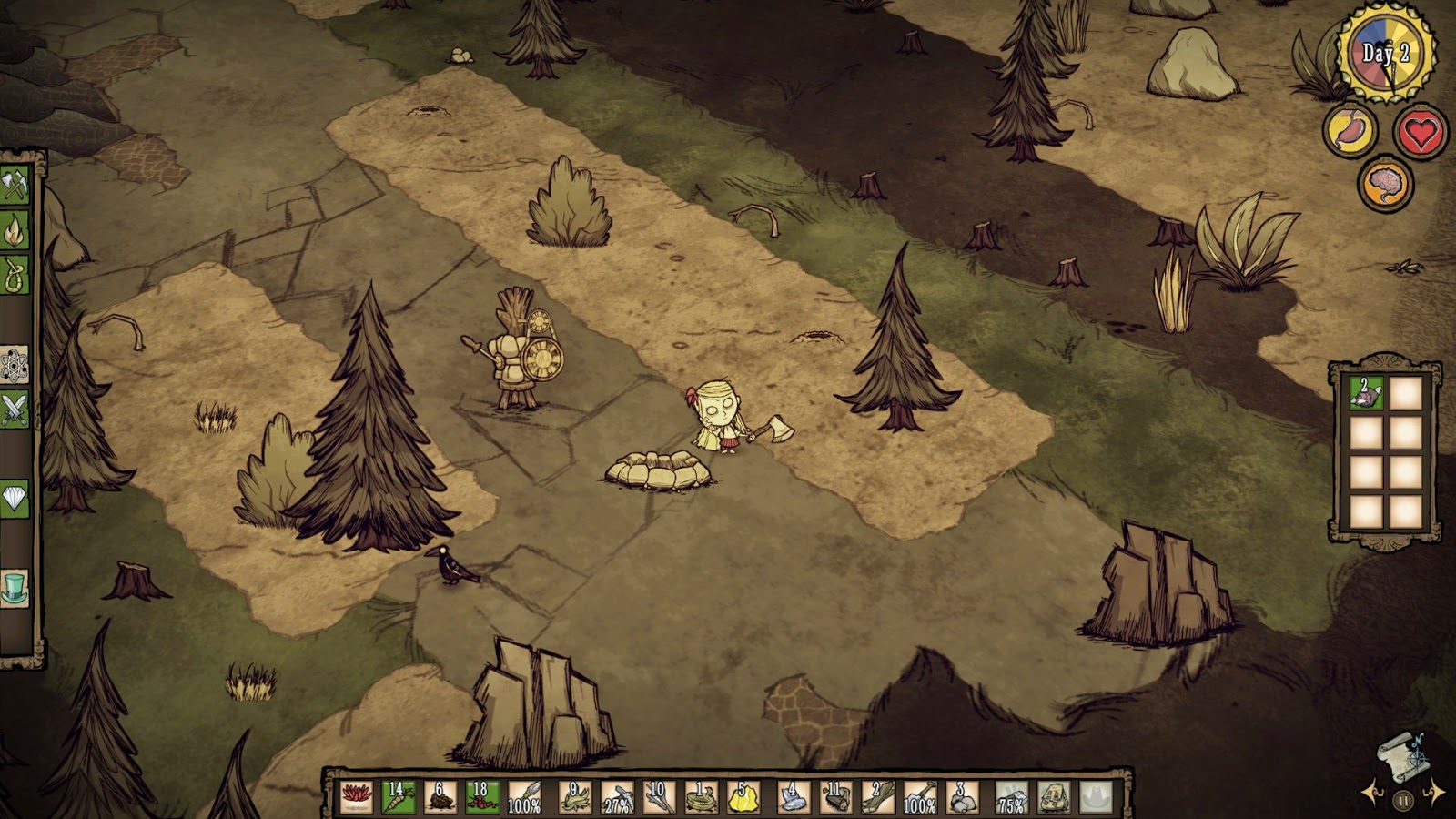Select the stack of 4 flint
Viewport: 1456px width, 819px height.
click(x=793, y=797)
